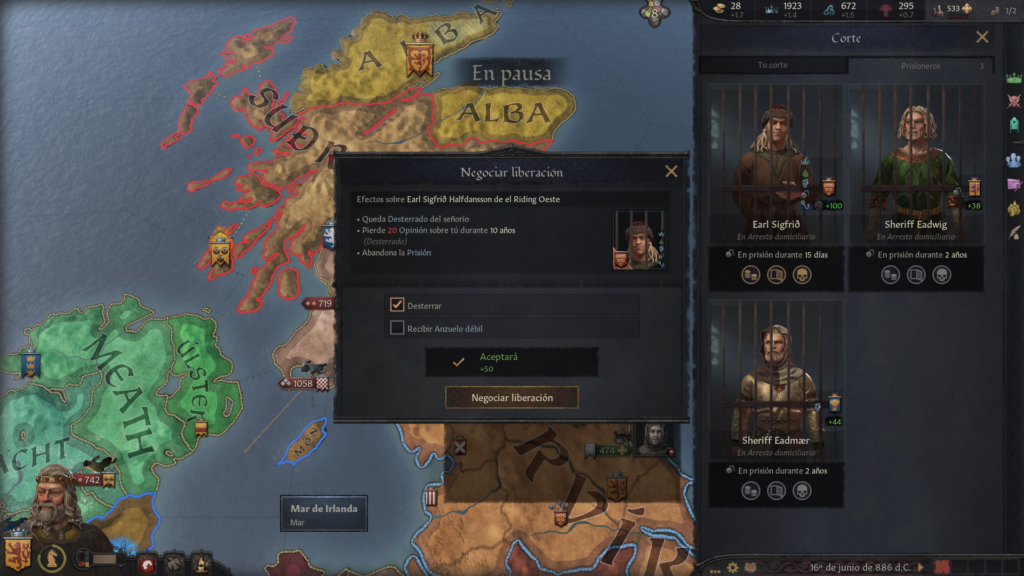The height and width of the screenshot is (576, 1024).
Task: Click the skull icon under Sheriff Eadwig
Action: pyautogui.click(x=941, y=275)
